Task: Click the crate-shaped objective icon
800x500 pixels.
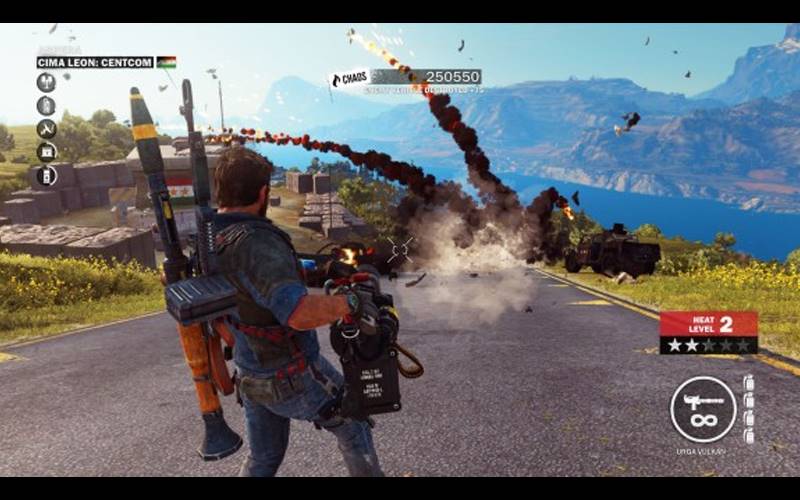Action: click(x=46, y=152)
